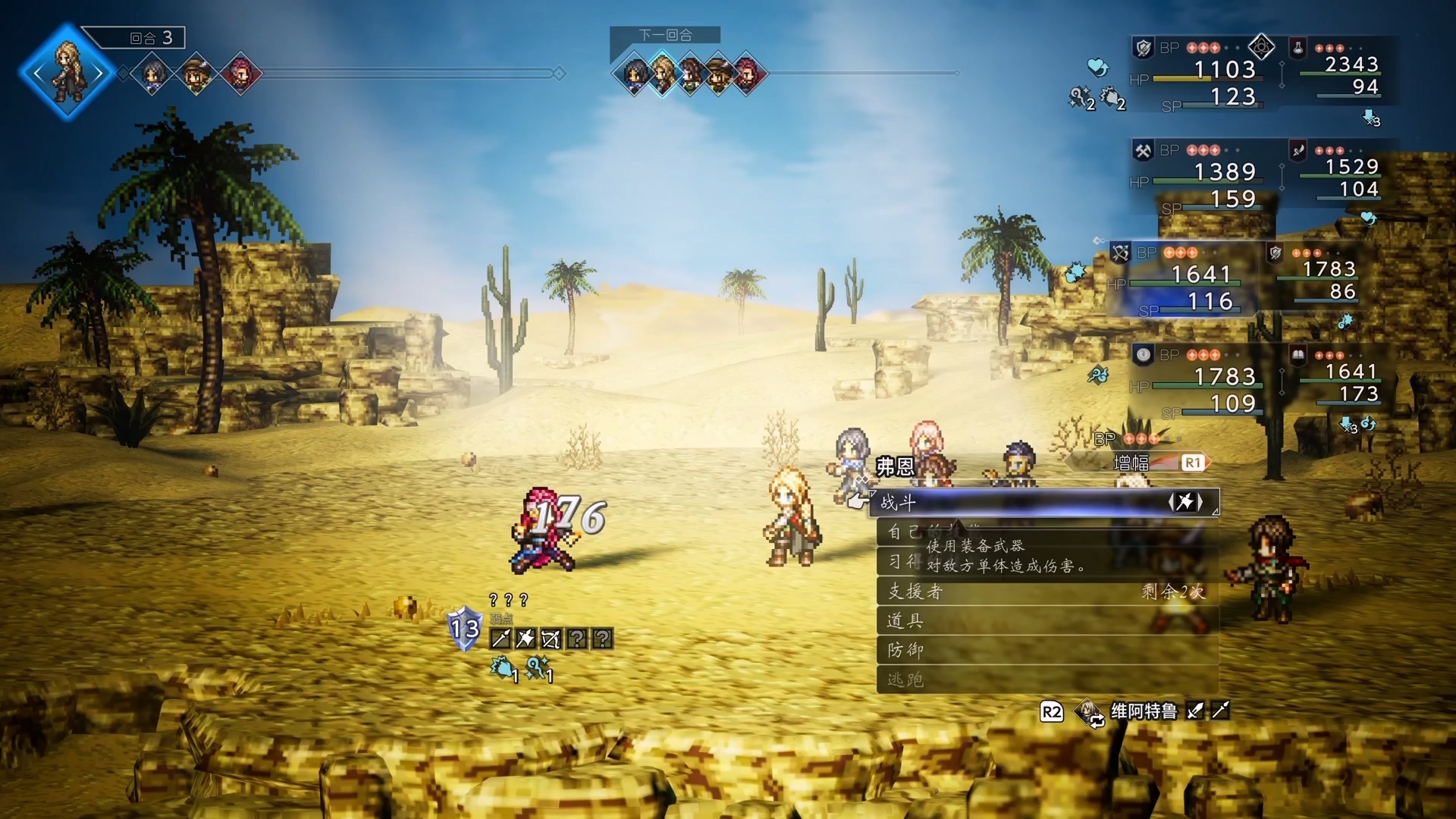Choose the 防御 defend command

click(1046, 651)
